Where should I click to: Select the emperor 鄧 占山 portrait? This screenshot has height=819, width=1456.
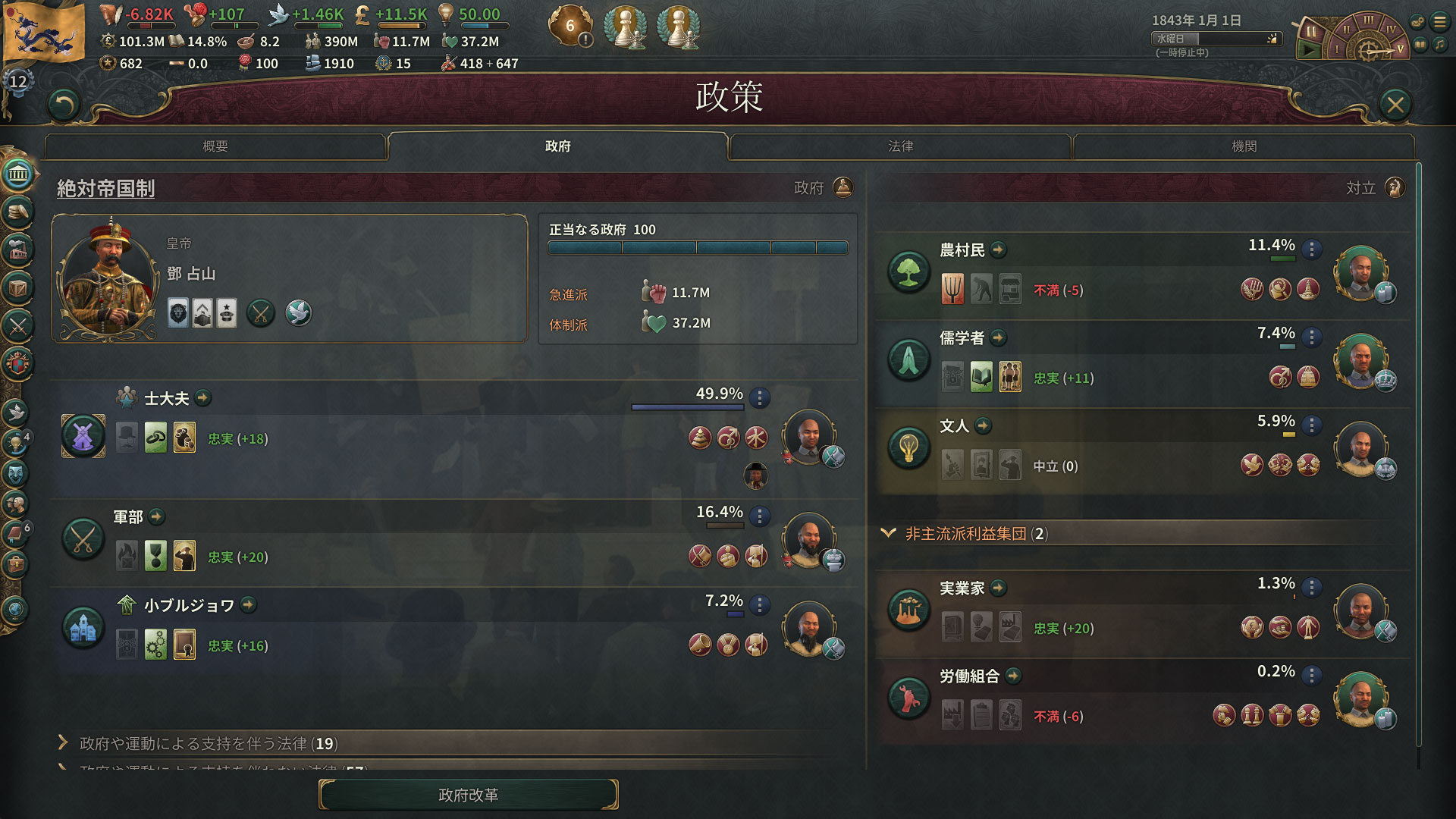tap(108, 278)
